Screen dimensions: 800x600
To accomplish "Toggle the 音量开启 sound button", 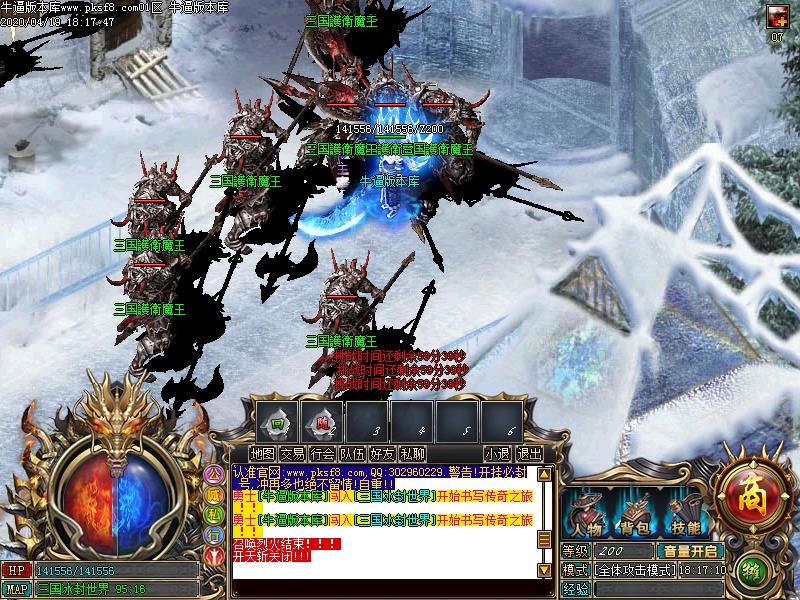I will [x=690, y=551].
